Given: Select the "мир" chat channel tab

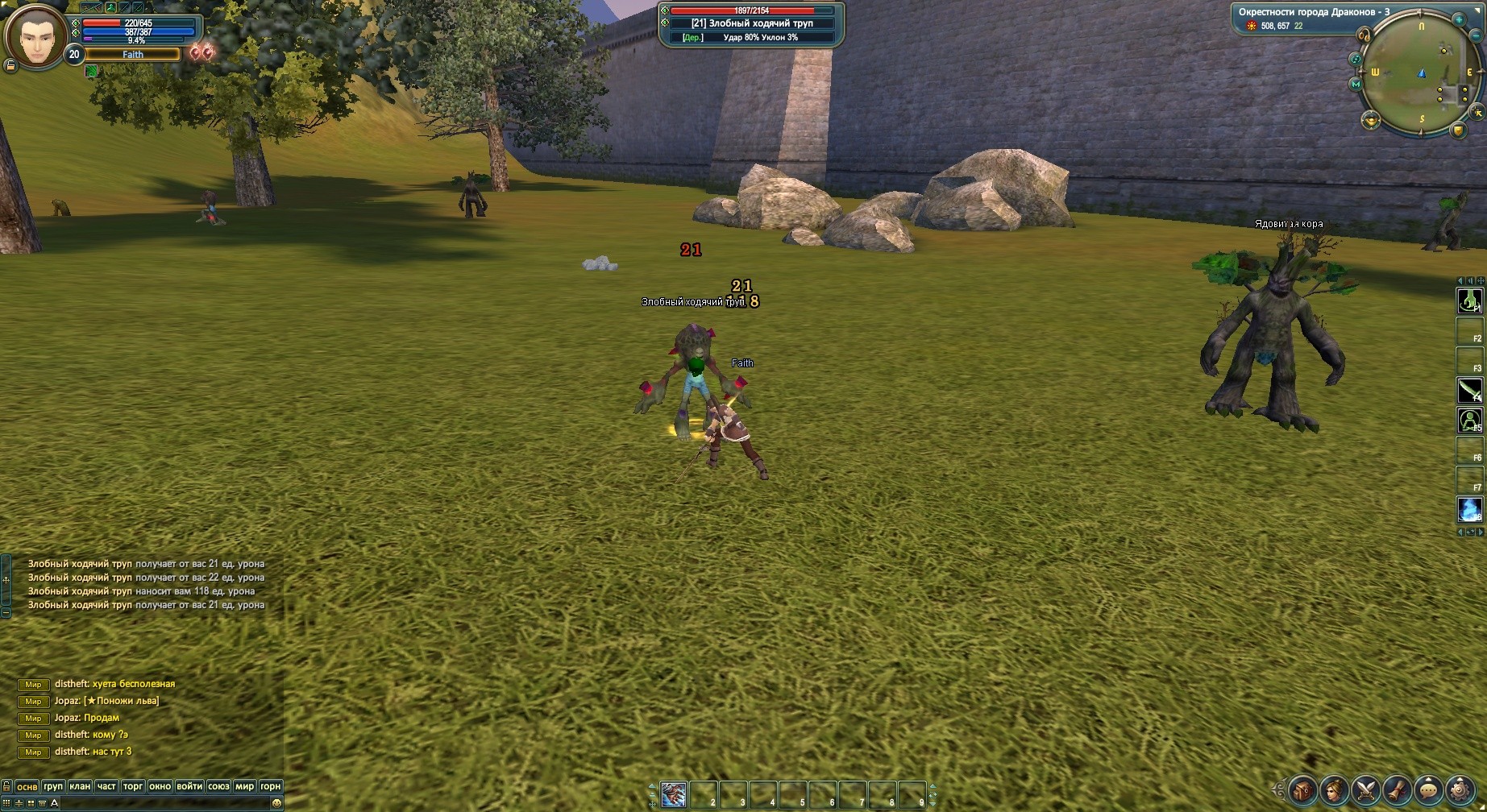Looking at the screenshot, I should click(244, 786).
